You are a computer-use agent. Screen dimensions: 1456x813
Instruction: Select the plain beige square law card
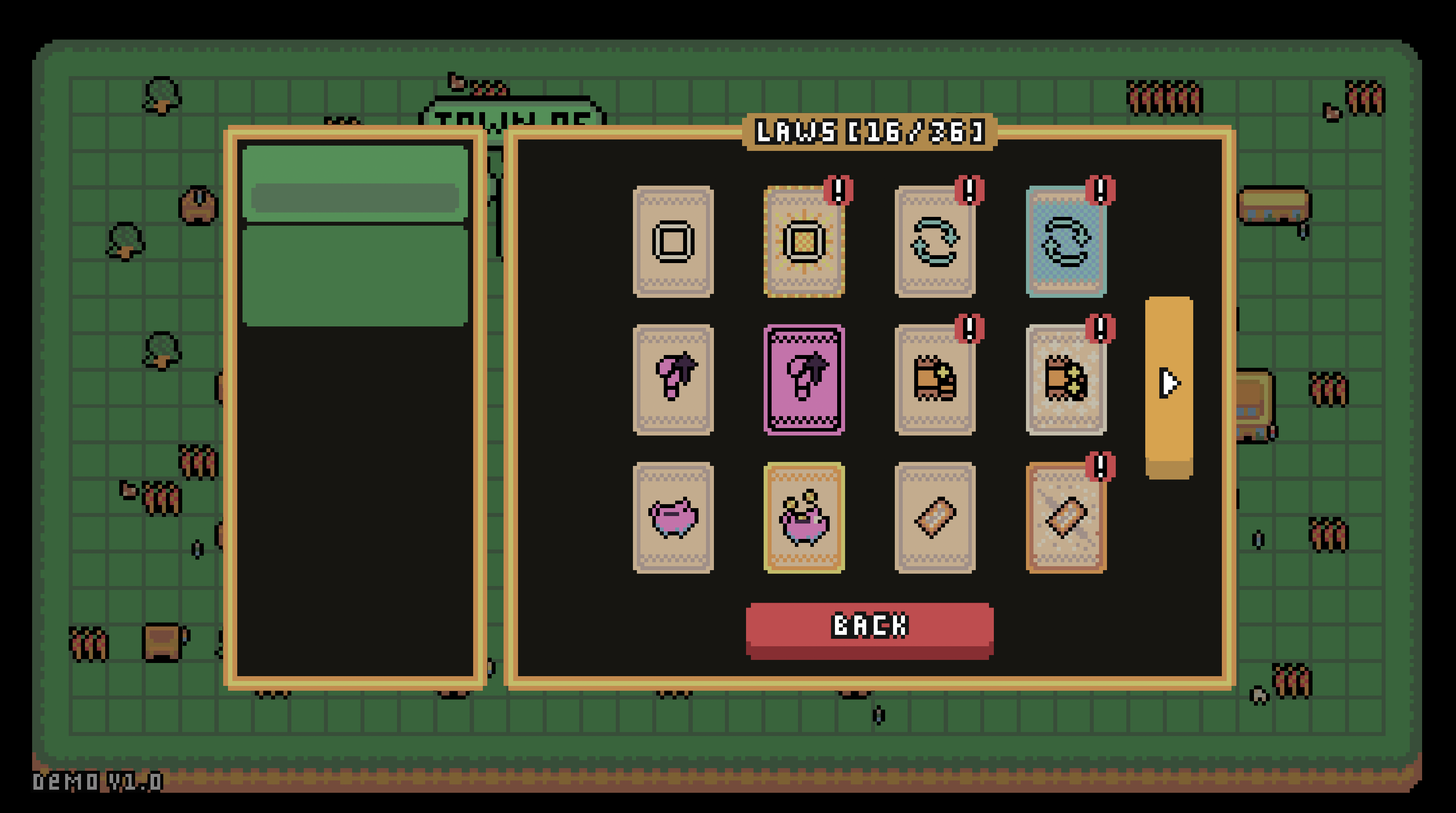tap(673, 241)
